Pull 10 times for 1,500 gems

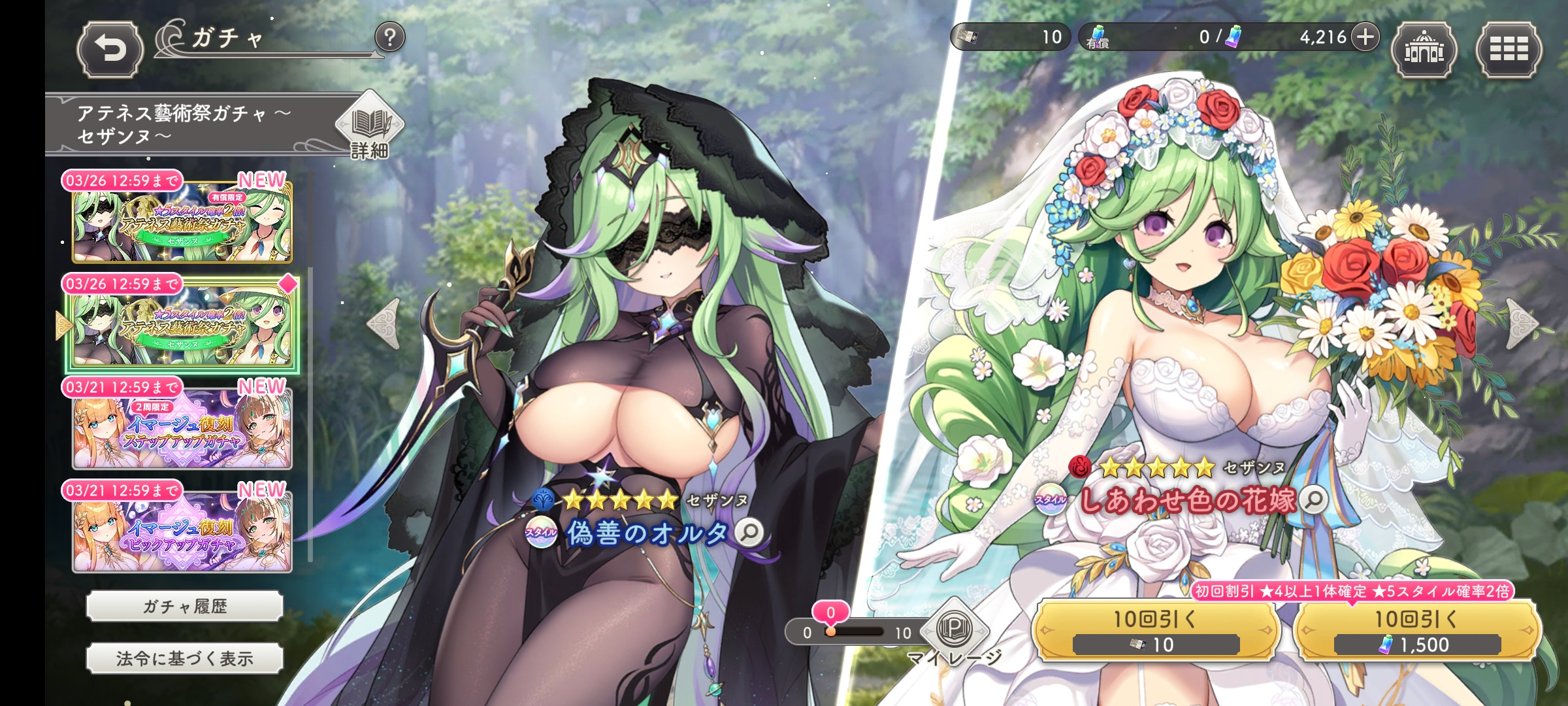(x=1416, y=631)
